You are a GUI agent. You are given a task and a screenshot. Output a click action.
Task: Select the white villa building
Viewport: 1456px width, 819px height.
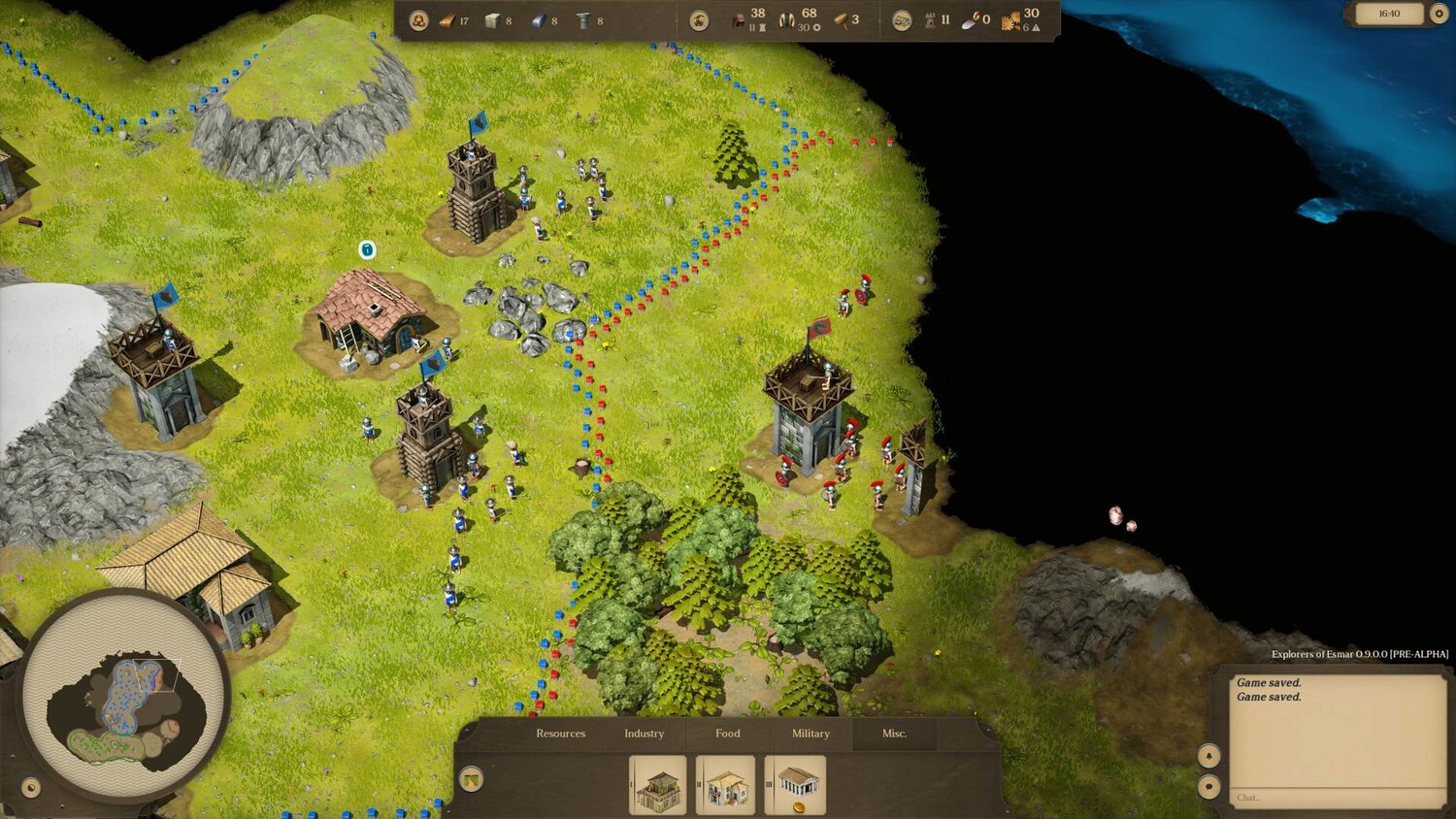point(725,786)
